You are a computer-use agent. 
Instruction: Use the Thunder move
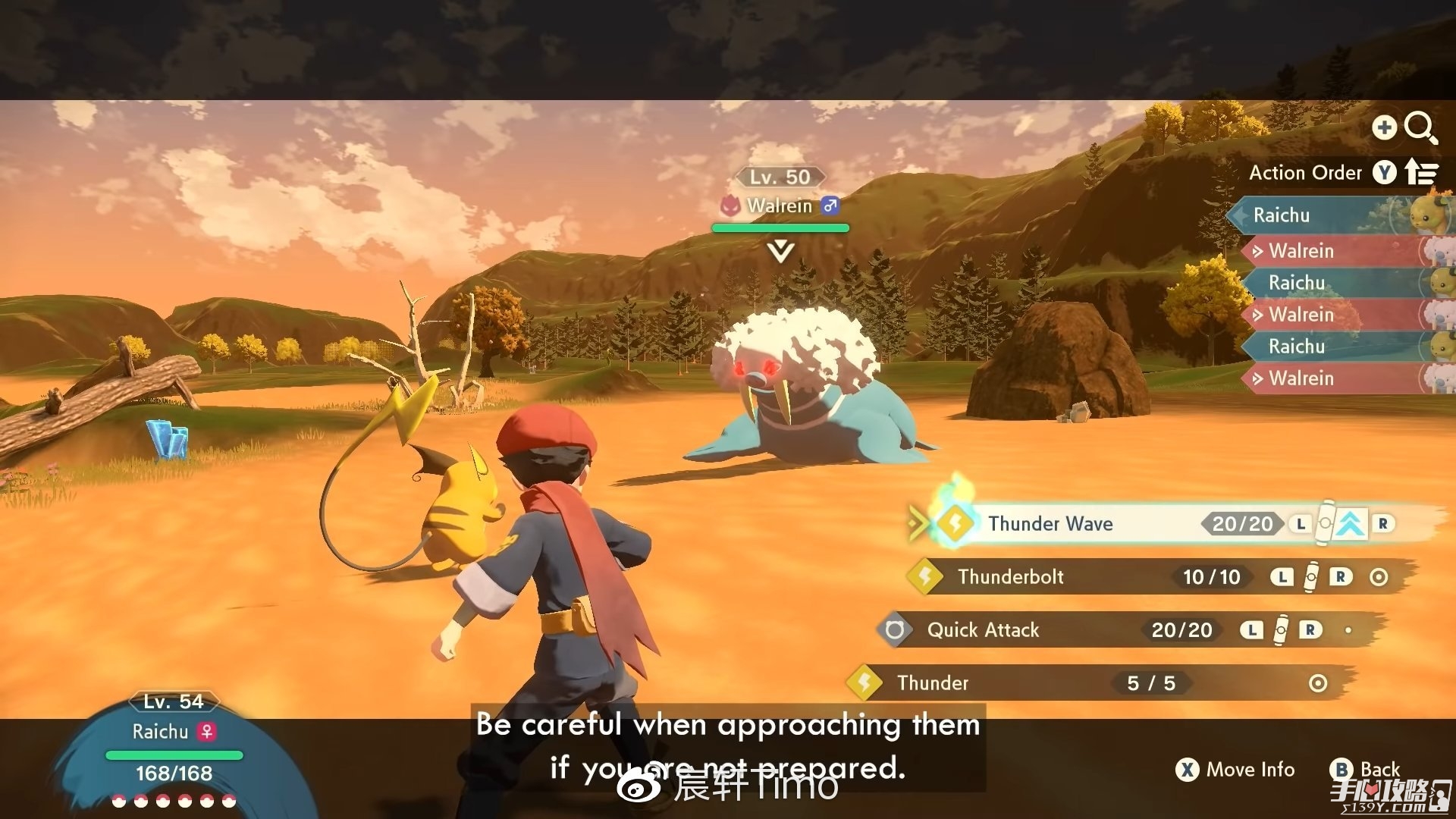click(x=933, y=683)
